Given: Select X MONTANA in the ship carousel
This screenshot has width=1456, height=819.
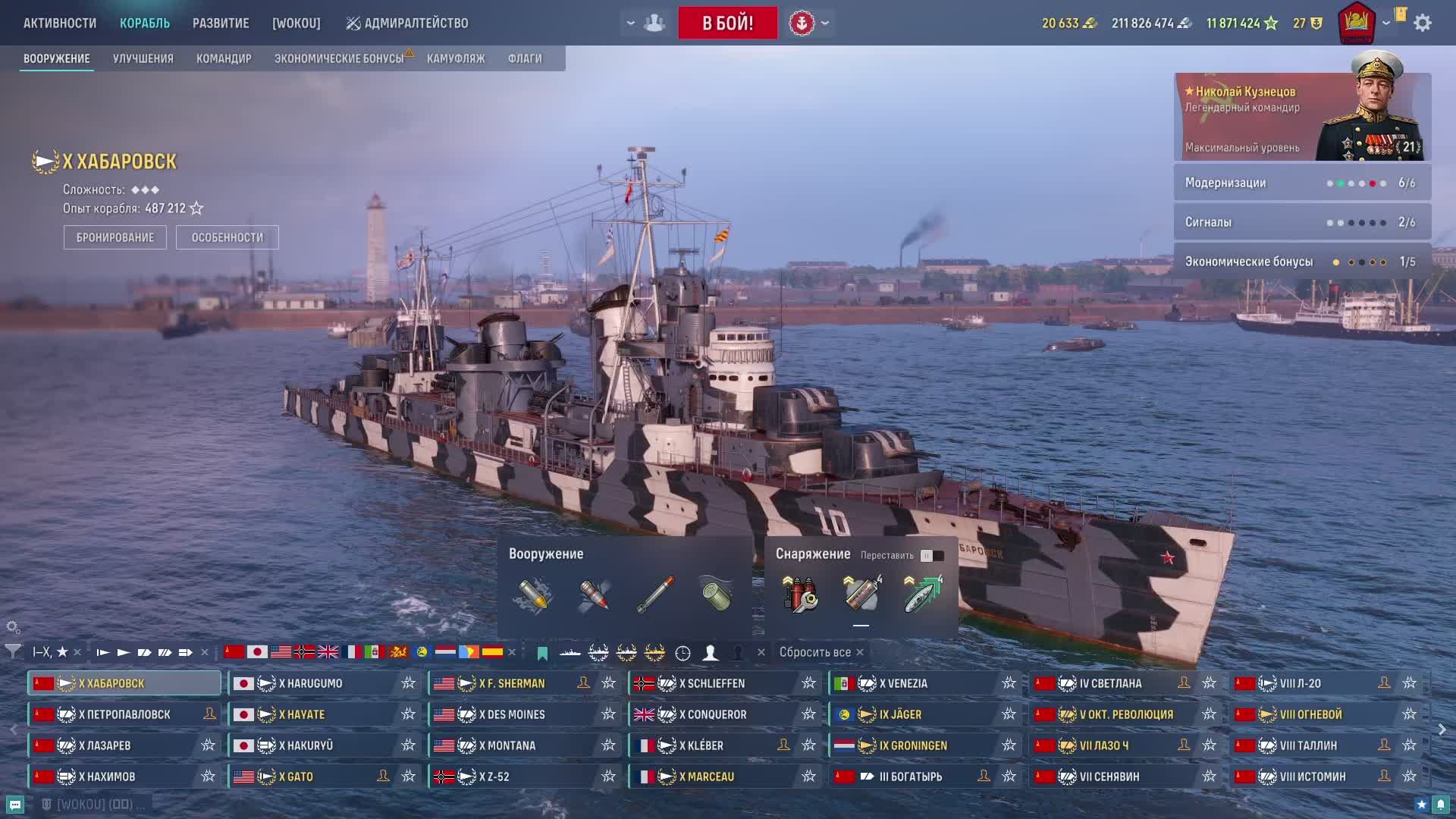Looking at the screenshot, I should (x=511, y=745).
